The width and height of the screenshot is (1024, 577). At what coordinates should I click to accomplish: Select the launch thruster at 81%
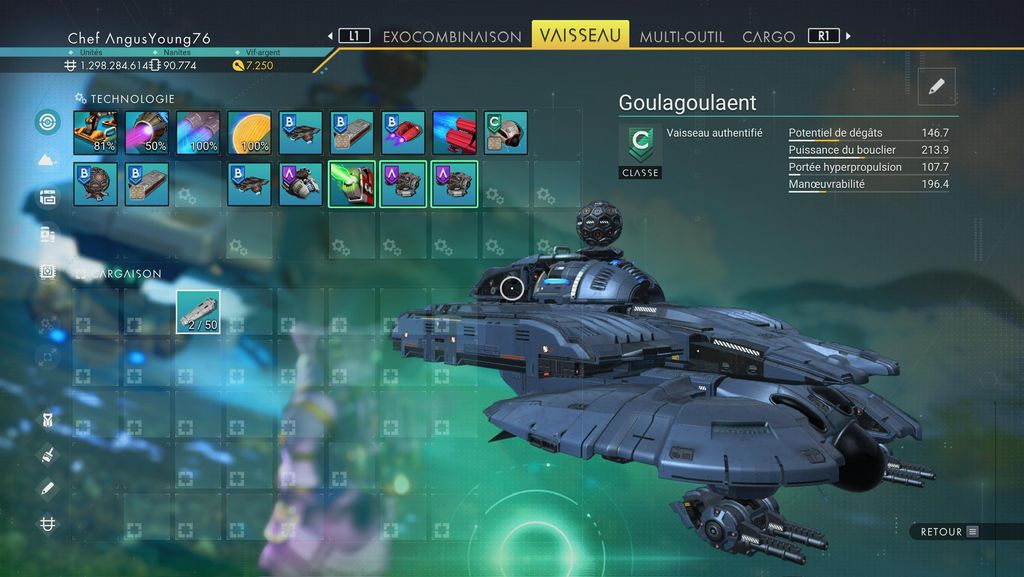(x=95, y=132)
